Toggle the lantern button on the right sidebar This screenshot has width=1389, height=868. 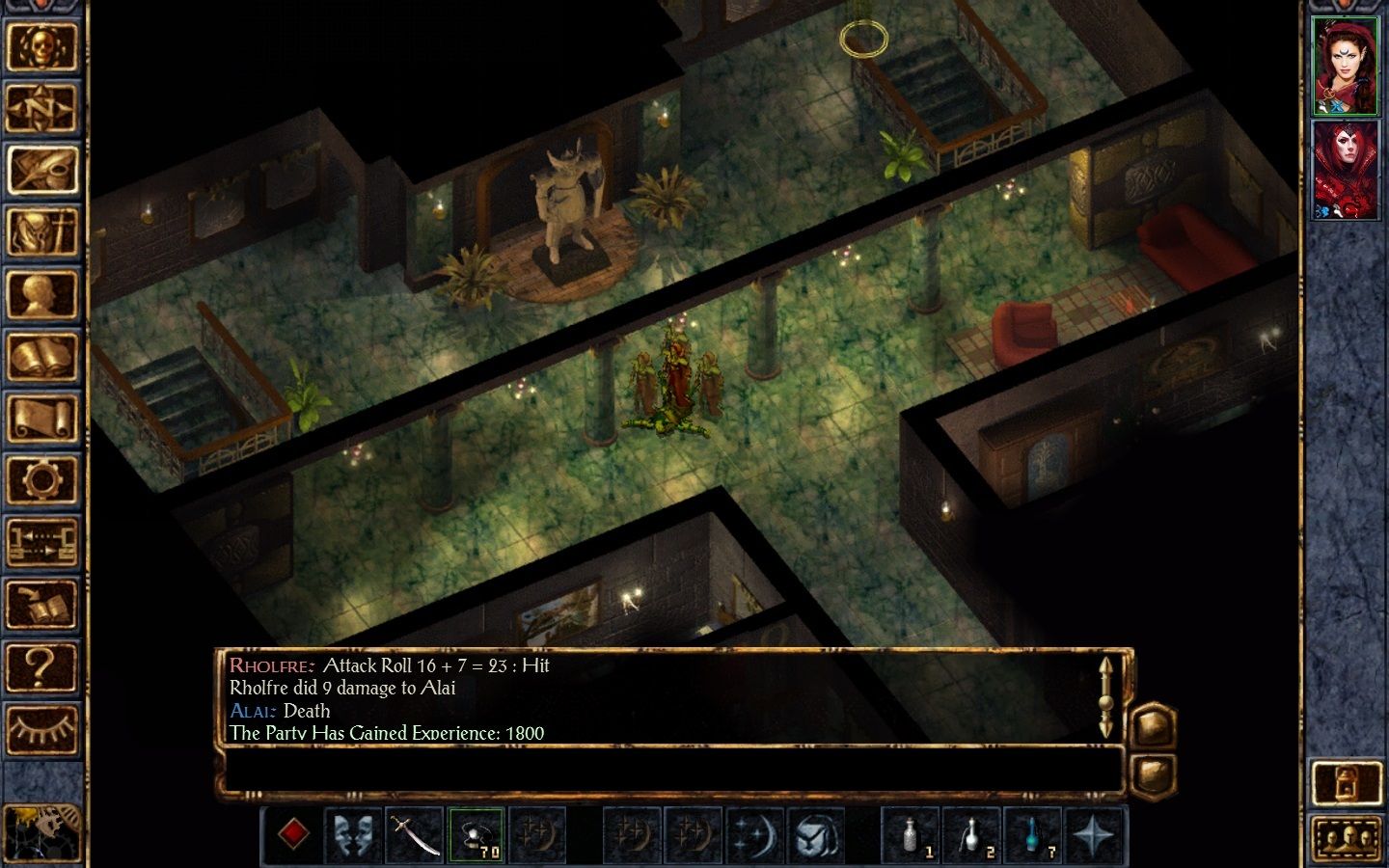(x=1347, y=782)
